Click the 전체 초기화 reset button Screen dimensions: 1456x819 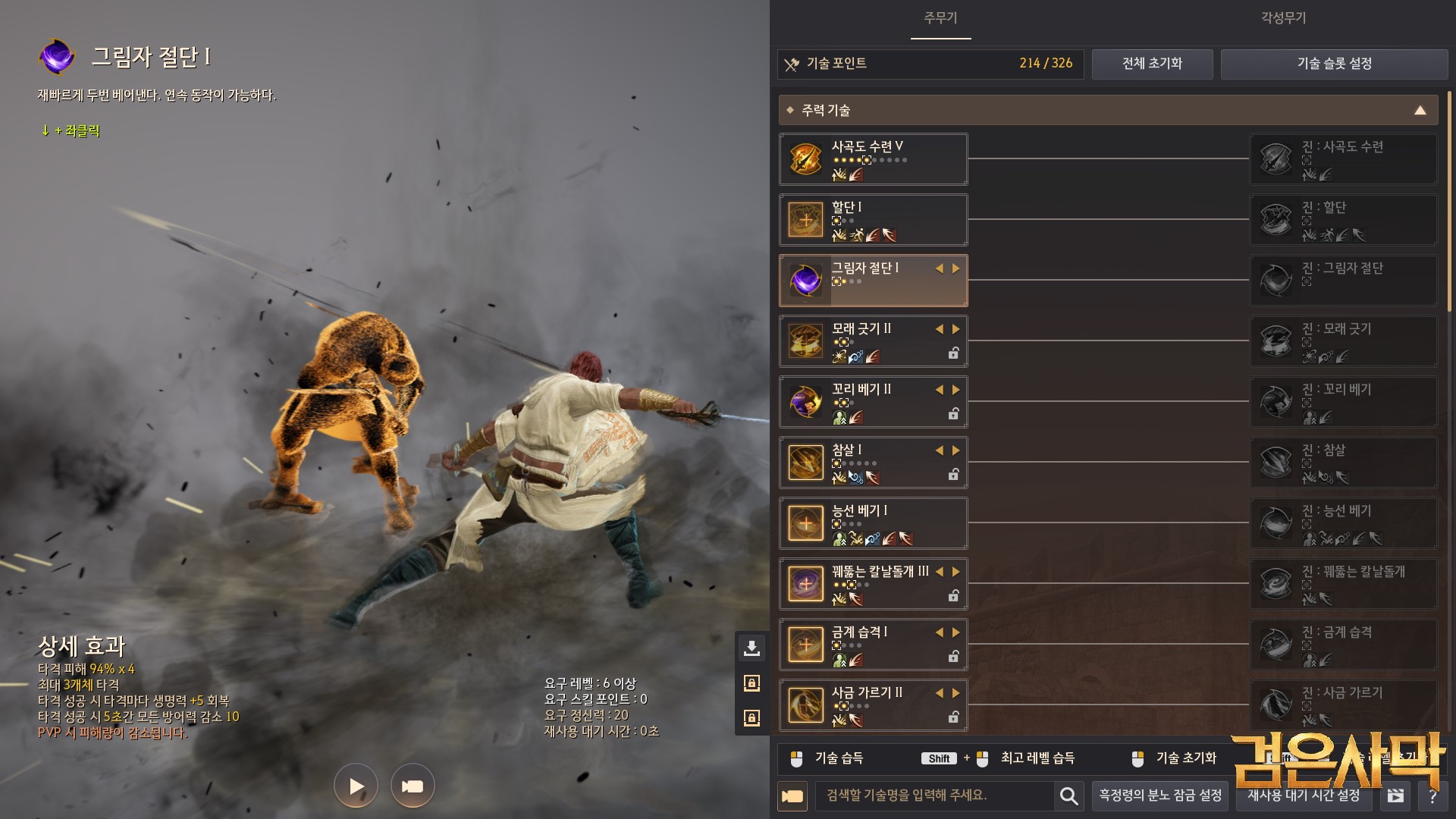pos(1152,64)
